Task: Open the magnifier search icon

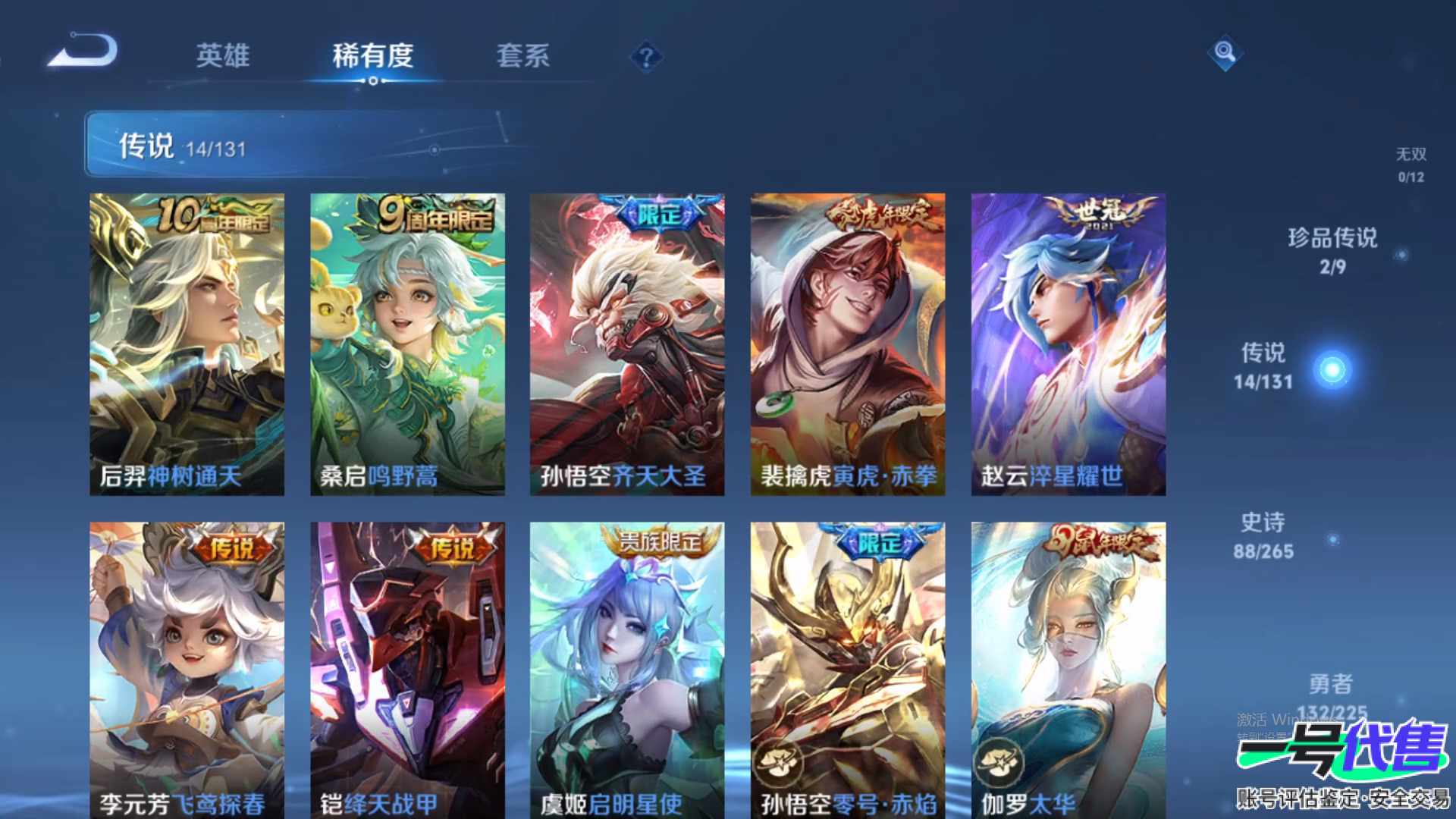Action: coord(1225,52)
